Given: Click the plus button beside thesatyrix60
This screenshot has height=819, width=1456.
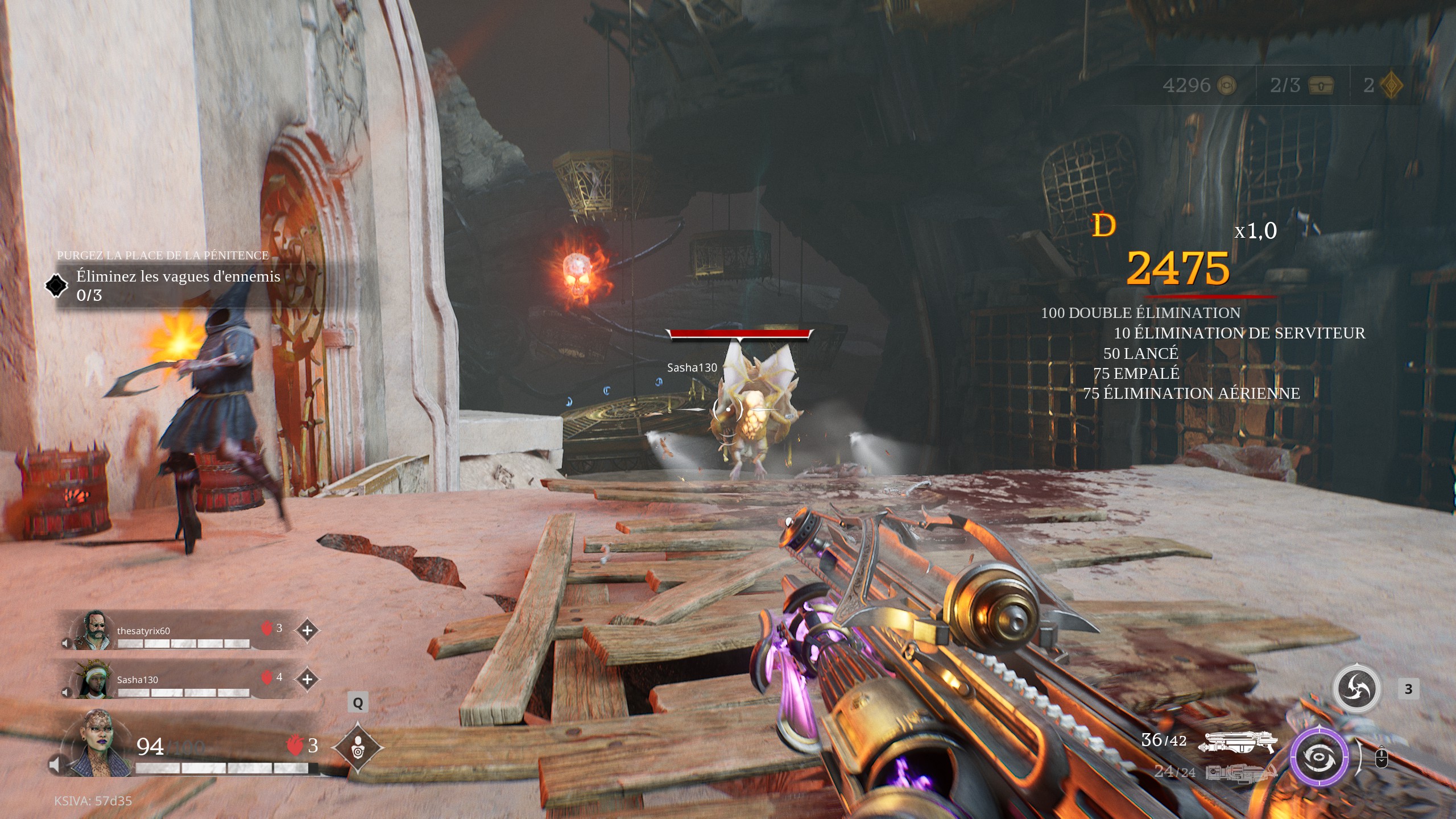Looking at the screenshot, I should 307,630.
